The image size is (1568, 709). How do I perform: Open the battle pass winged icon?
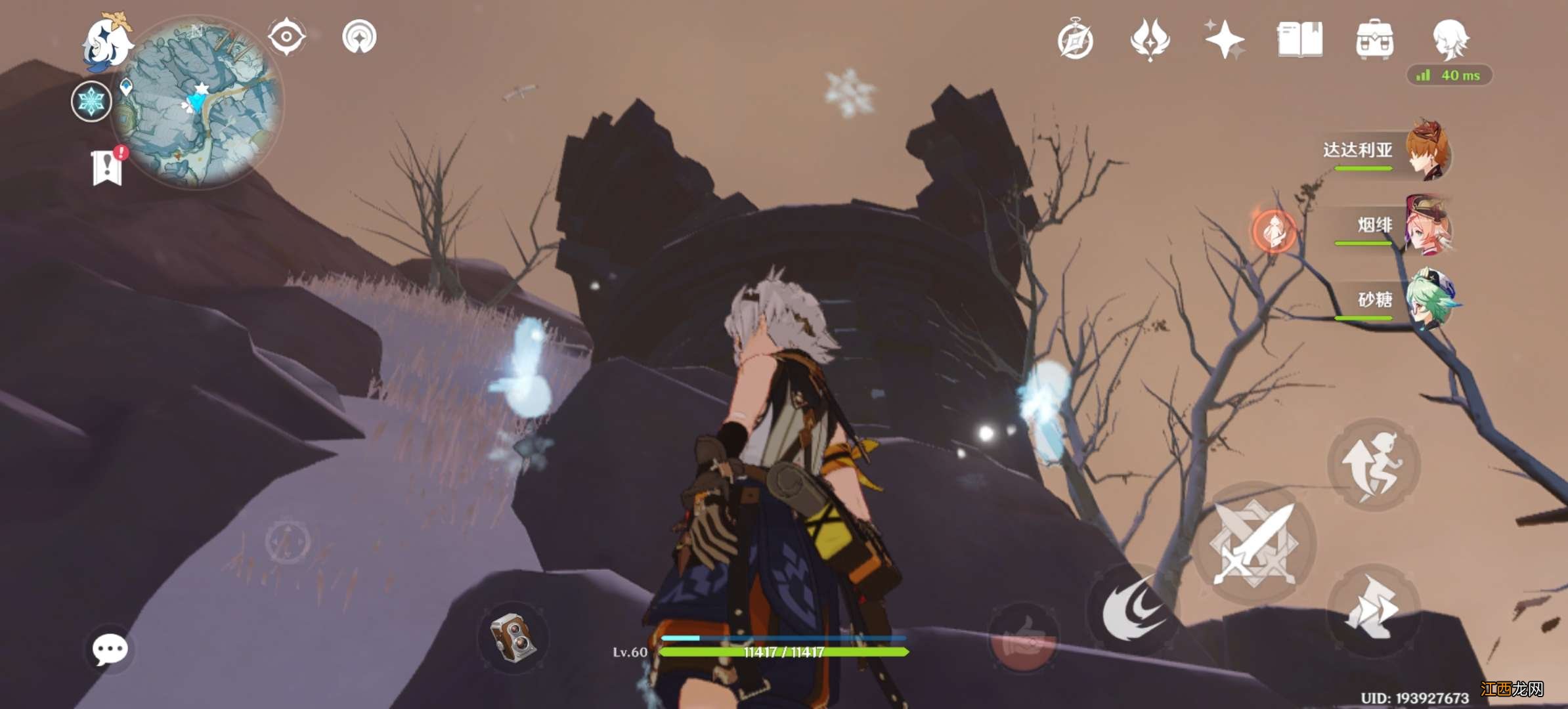point(1150,39)
